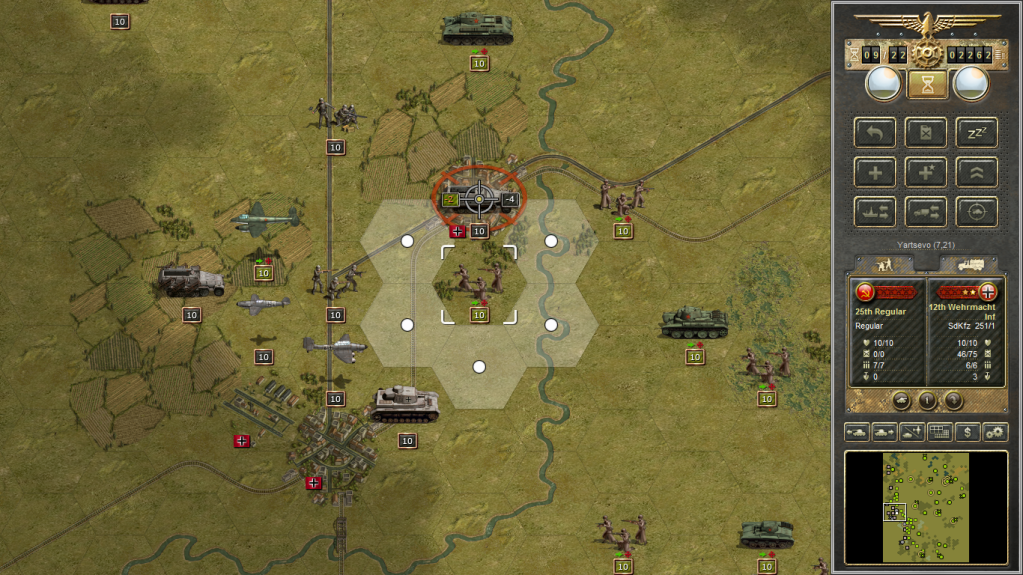This screenshot has height=575, width=1023.
Task: Open game options with the gears button
Action: point(995,432)
